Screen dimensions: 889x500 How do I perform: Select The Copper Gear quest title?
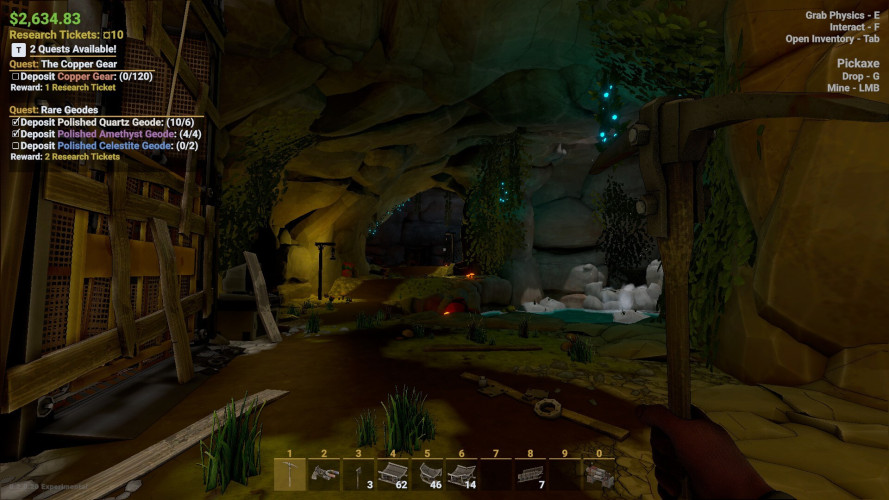(79, 64)
